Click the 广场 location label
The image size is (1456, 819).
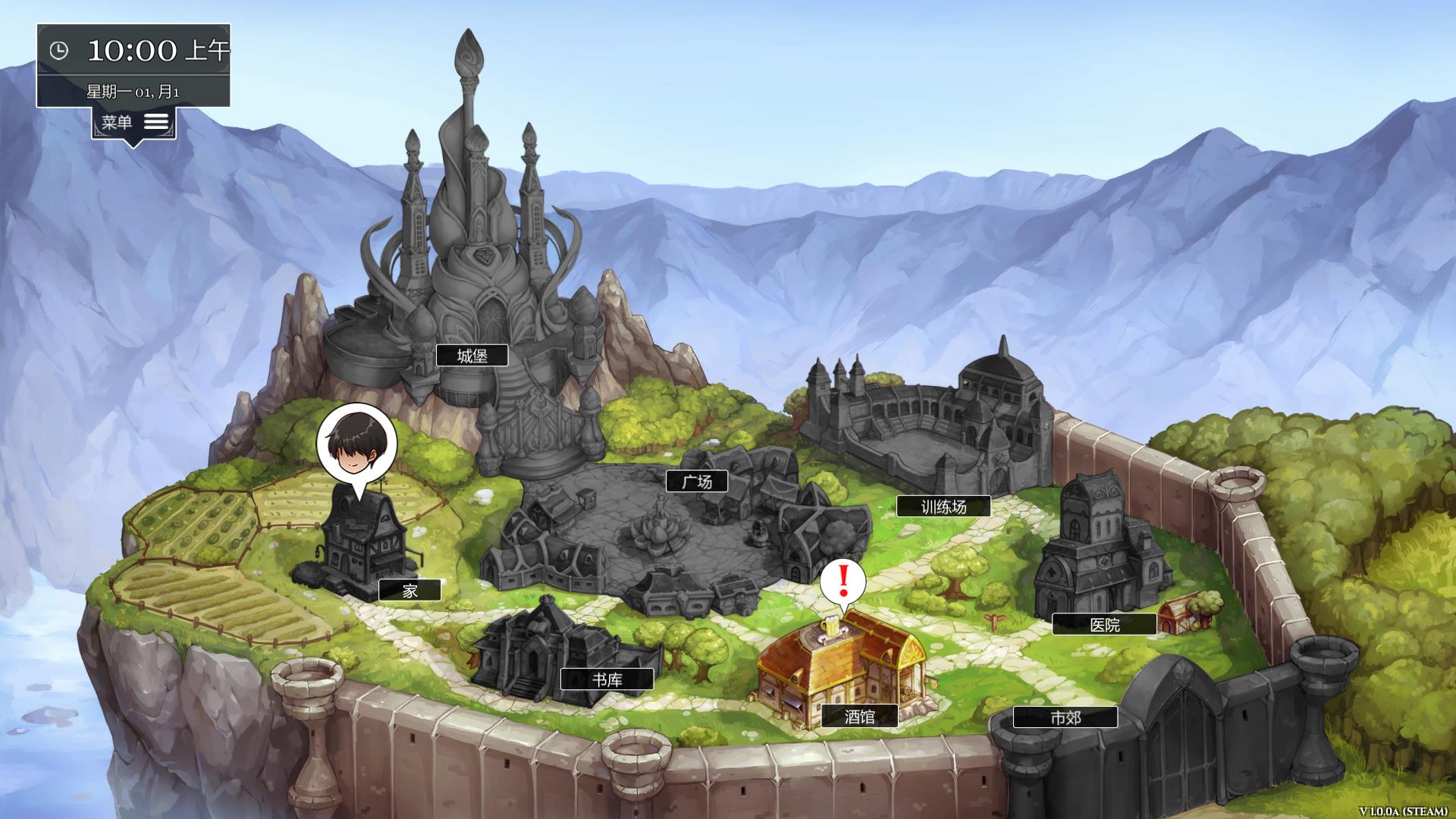697,481
